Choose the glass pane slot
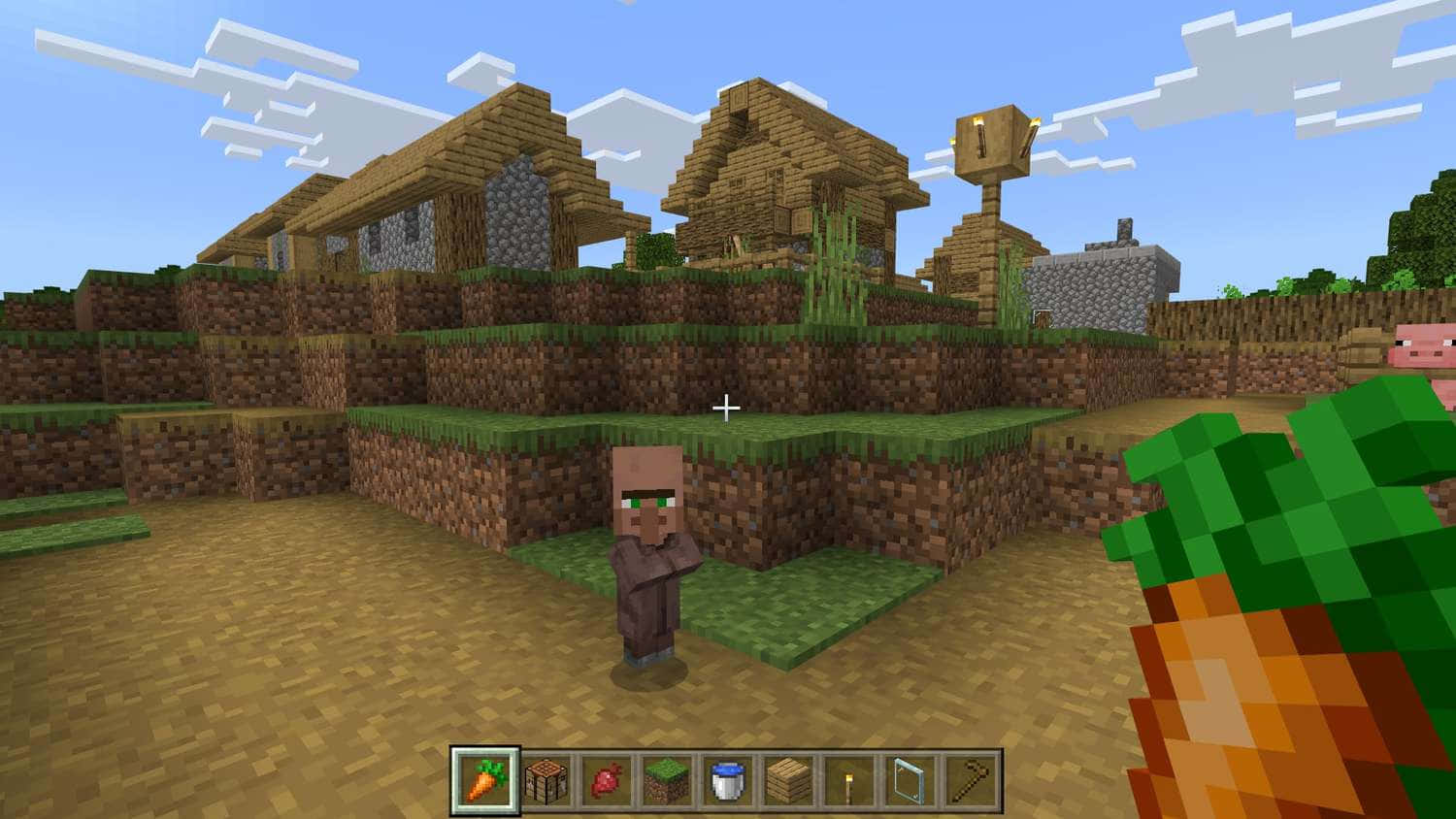The height and width of the screenshot is (819, 1456). 910,779
